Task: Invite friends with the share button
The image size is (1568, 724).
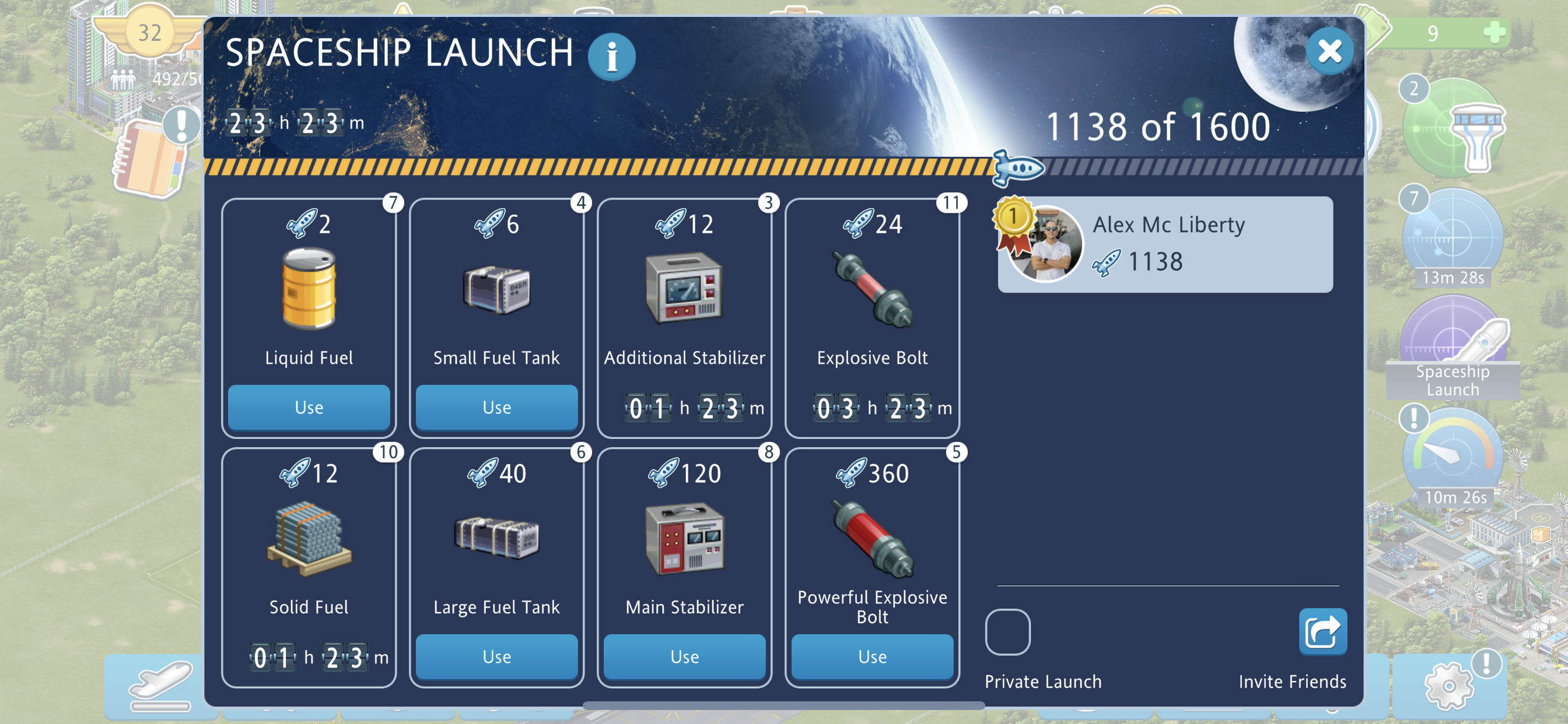Action: tap(1322, 632)
